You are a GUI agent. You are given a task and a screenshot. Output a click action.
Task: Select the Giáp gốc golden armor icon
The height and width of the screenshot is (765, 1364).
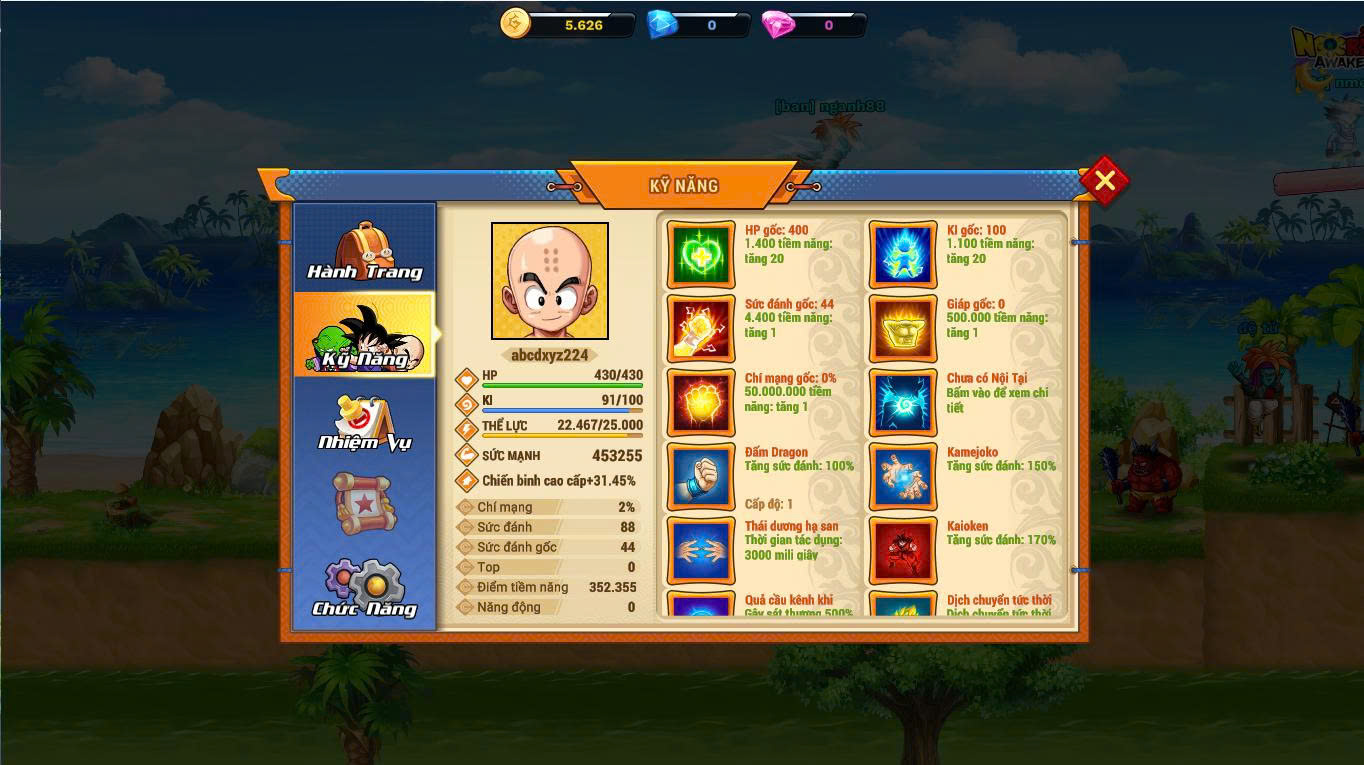(x=903, y=329)
